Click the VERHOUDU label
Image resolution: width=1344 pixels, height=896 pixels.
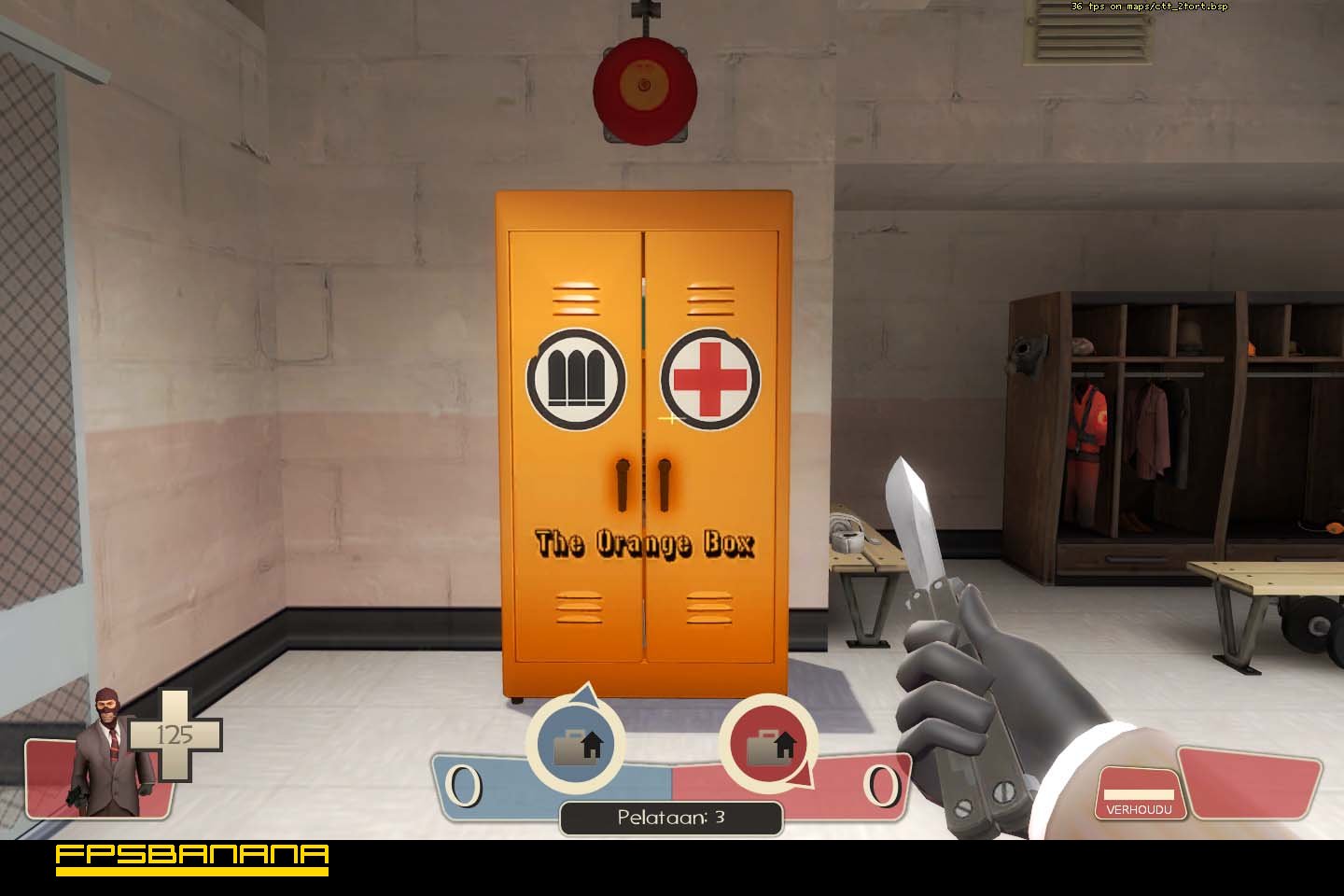1141,809
